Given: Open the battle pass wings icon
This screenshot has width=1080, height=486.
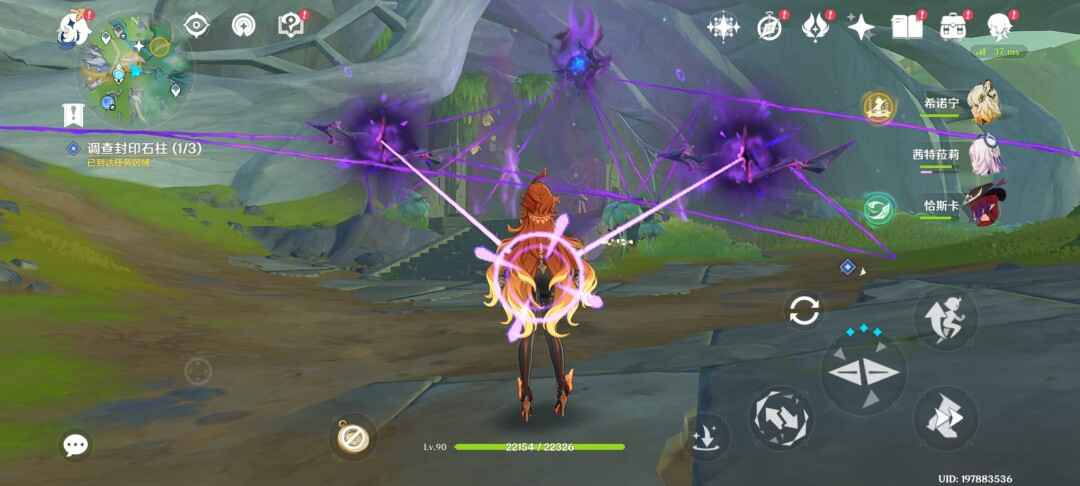Looking at the screenshot, I should pos(815,27).
